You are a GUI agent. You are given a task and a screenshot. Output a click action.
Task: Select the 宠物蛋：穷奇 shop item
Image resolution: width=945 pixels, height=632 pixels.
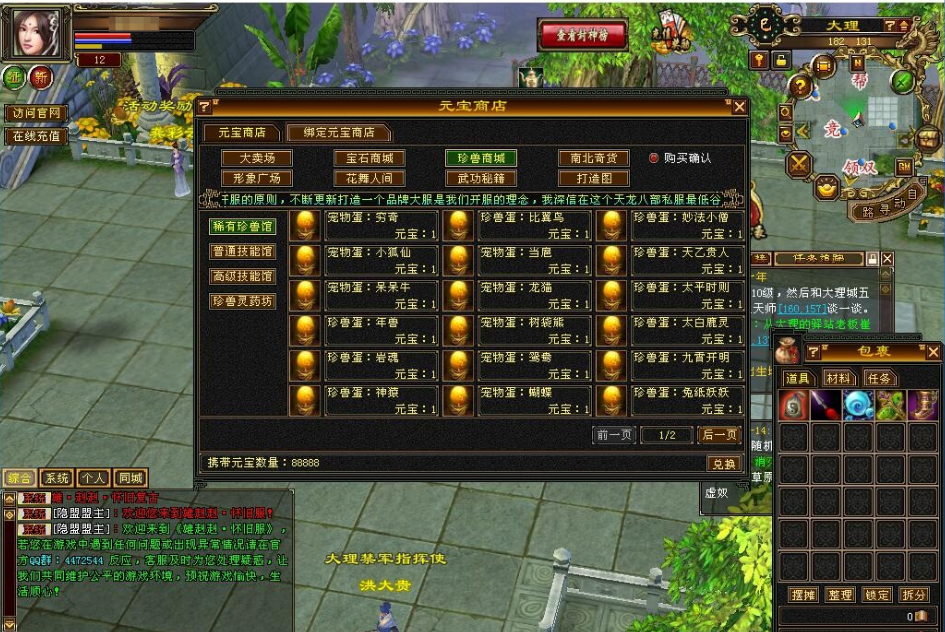[x=382, y=225]
